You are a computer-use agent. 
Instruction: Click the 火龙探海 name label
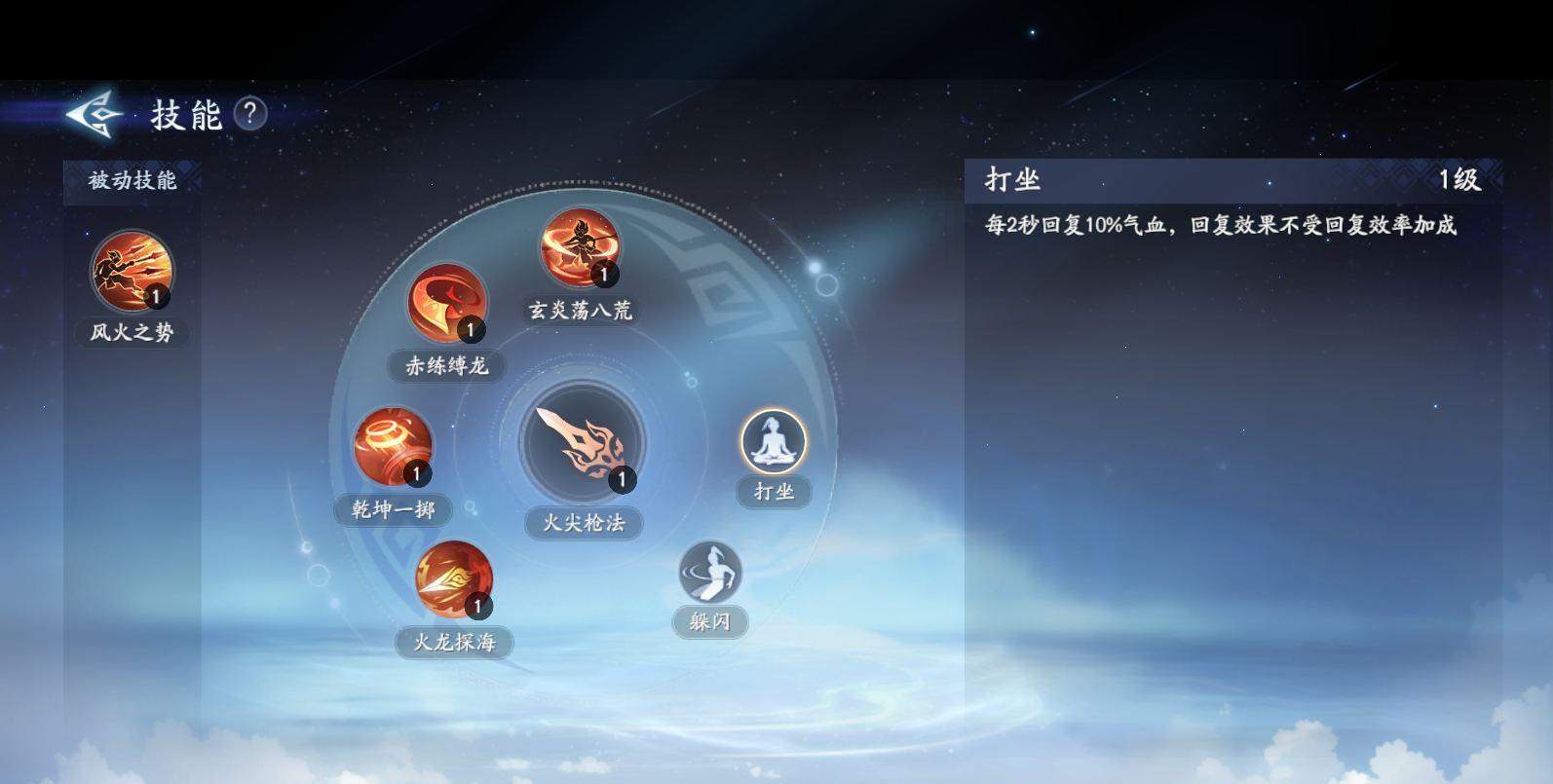coord(458,642)
